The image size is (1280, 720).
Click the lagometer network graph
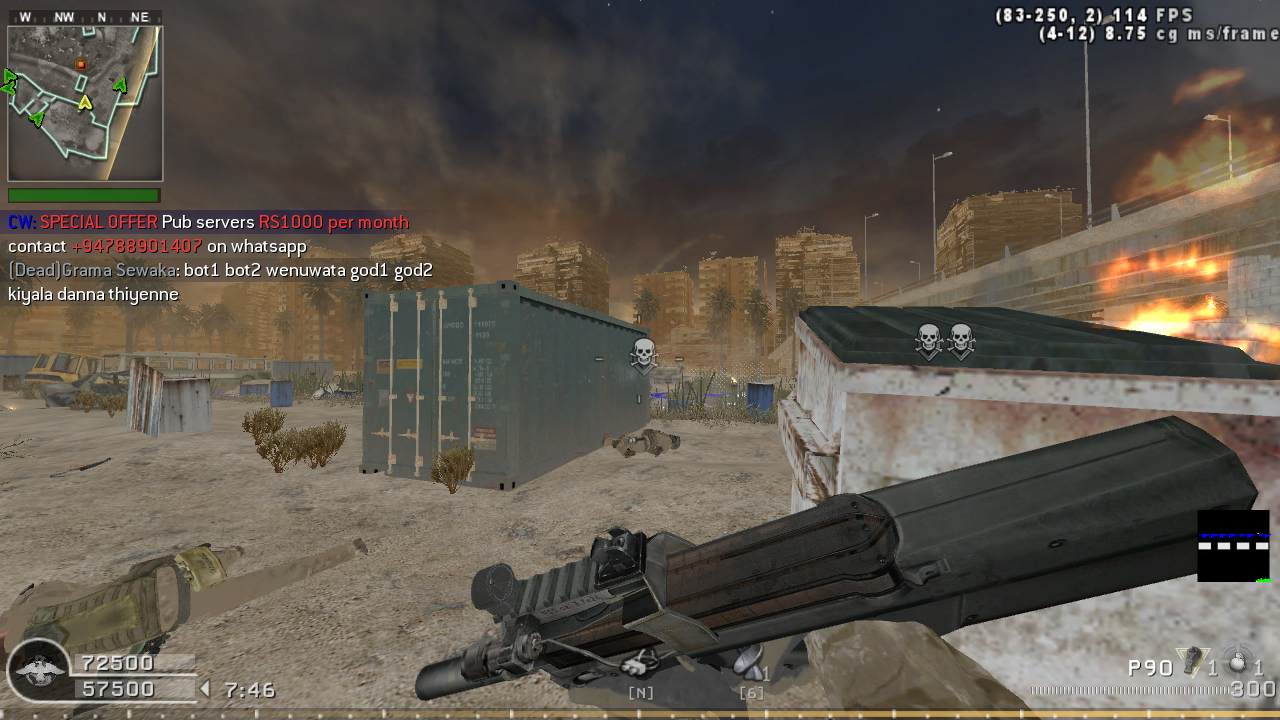coord(1233,546)
